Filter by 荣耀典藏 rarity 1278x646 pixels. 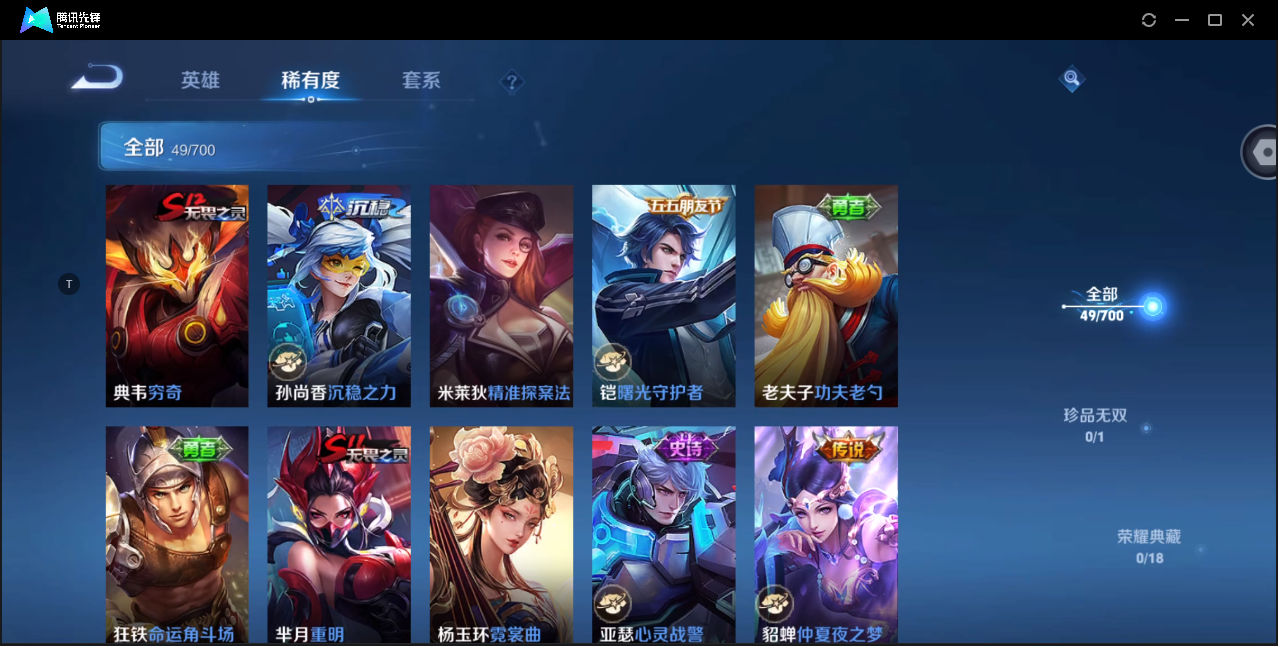1149,546
